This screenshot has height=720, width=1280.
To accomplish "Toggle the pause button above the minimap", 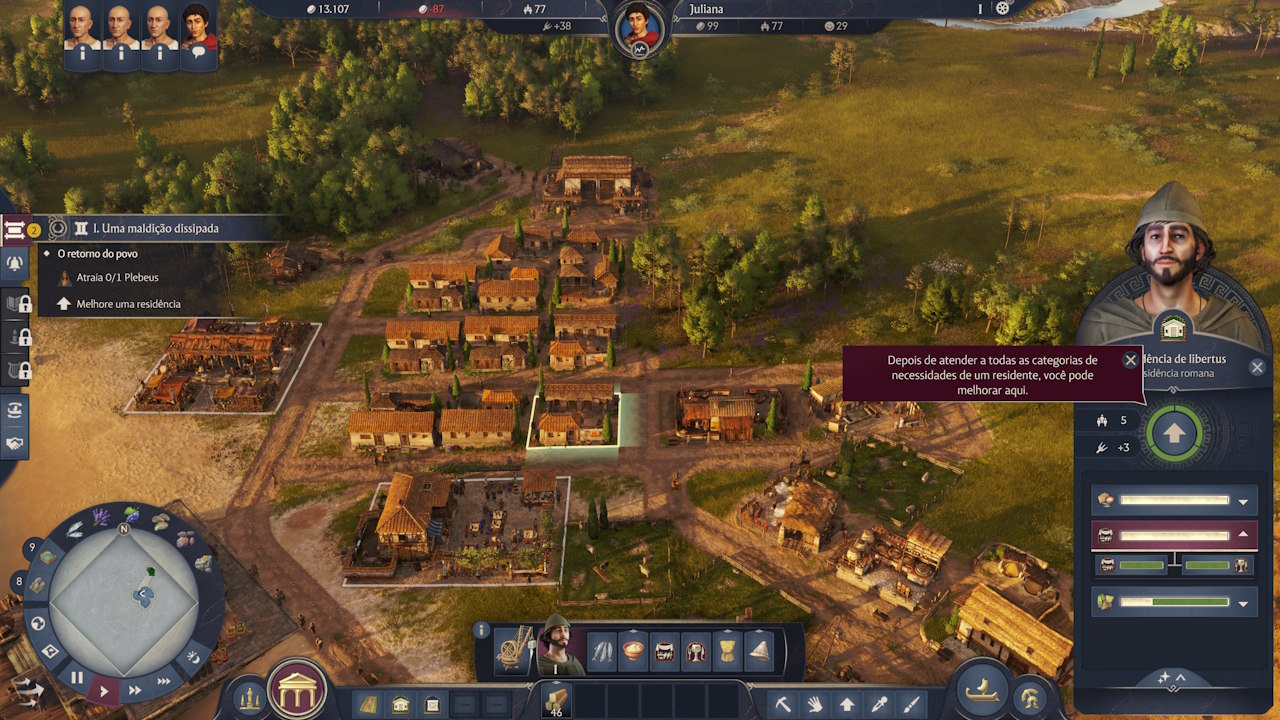I will click(x=77, y=677).
